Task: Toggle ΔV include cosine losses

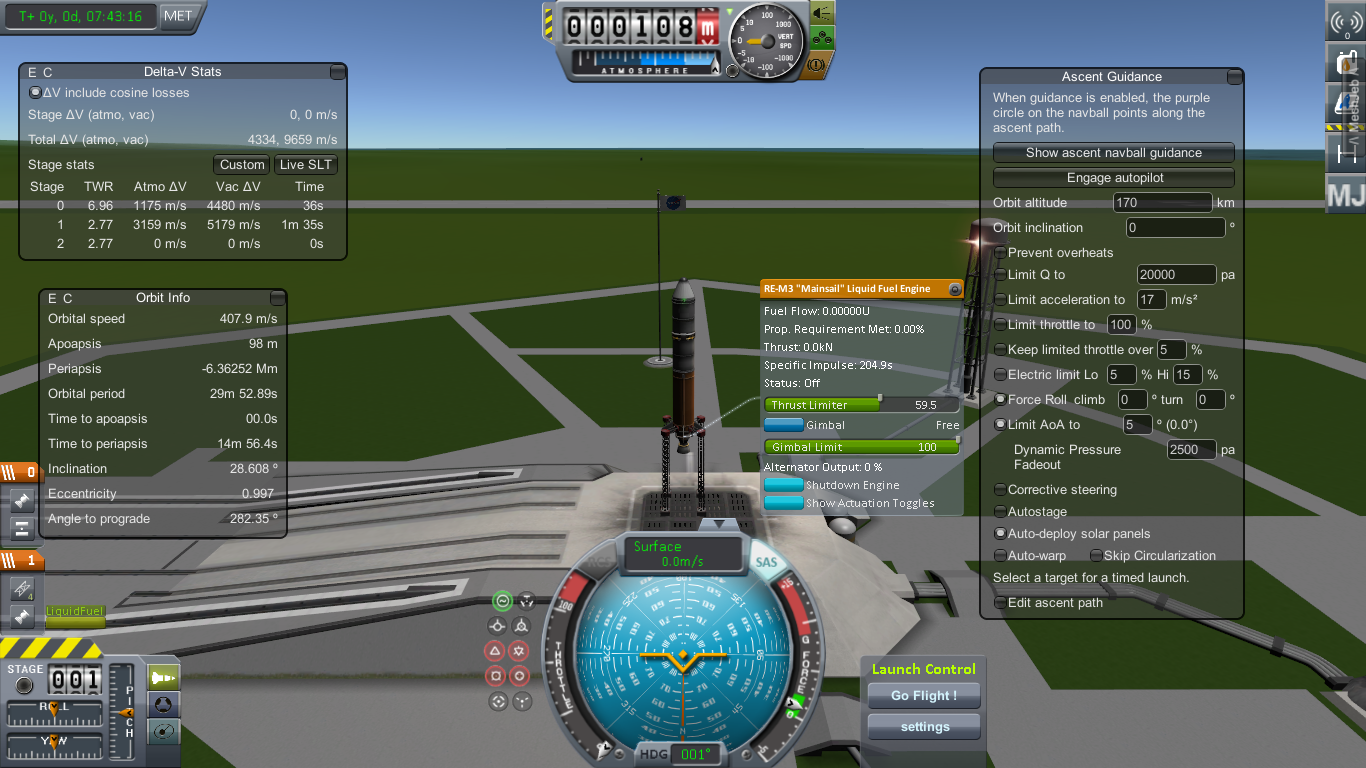Action: 36,93
